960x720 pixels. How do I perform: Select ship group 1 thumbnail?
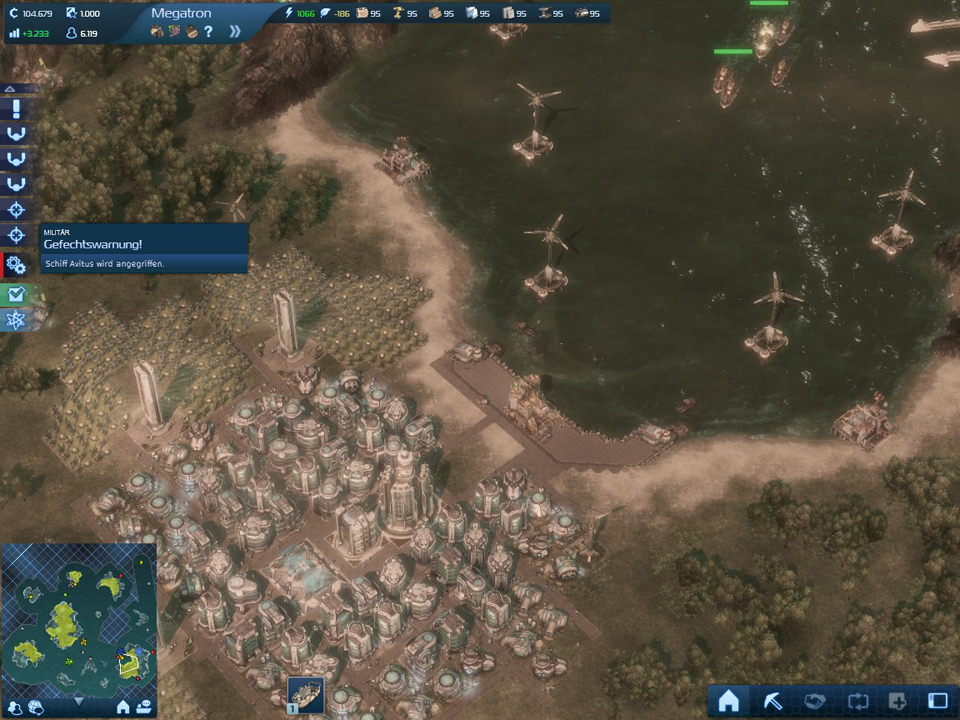[x=304, y=694]
